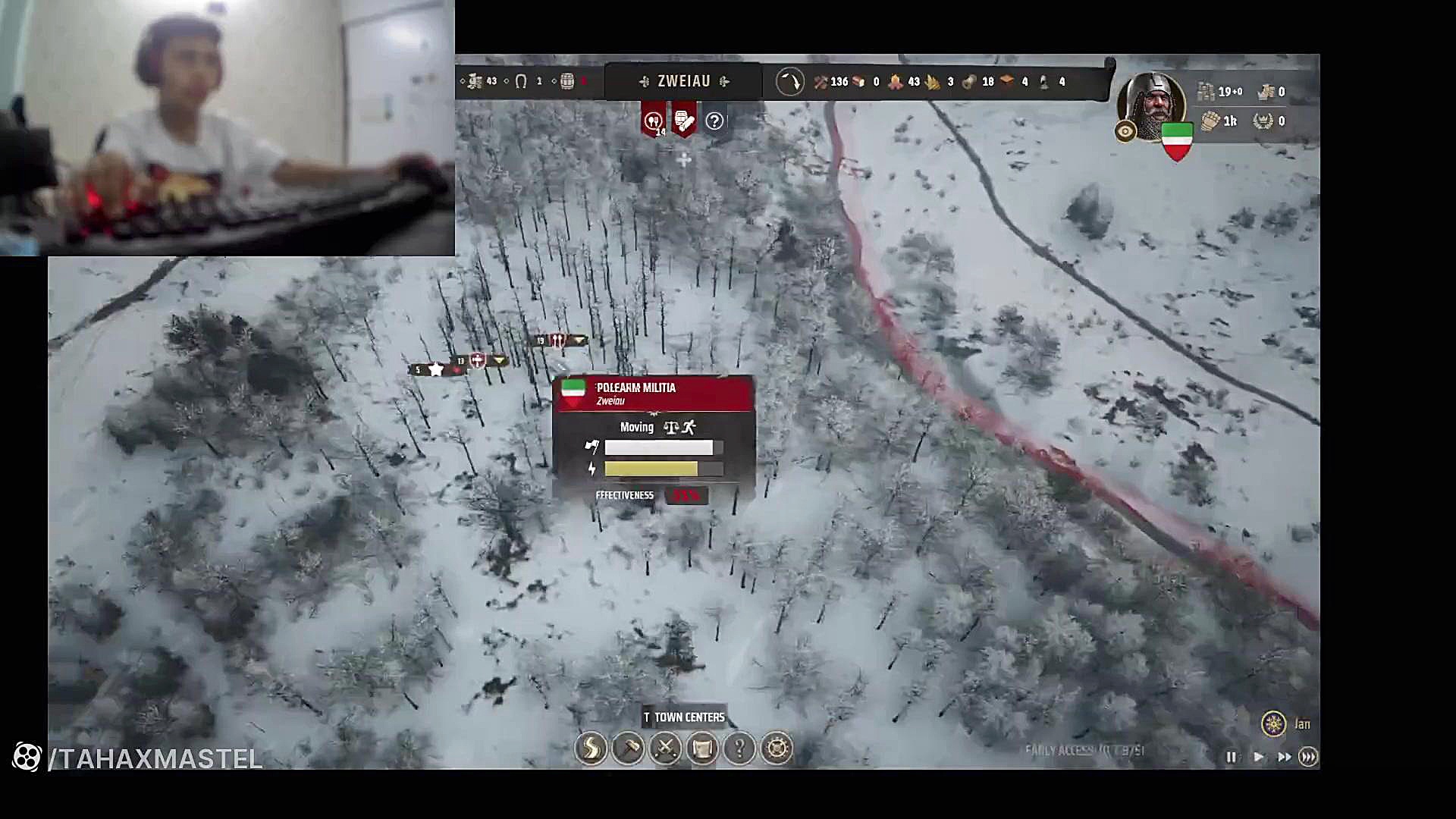Open the army crossed swords menu

pyautogui.click(x=665, y=748)
